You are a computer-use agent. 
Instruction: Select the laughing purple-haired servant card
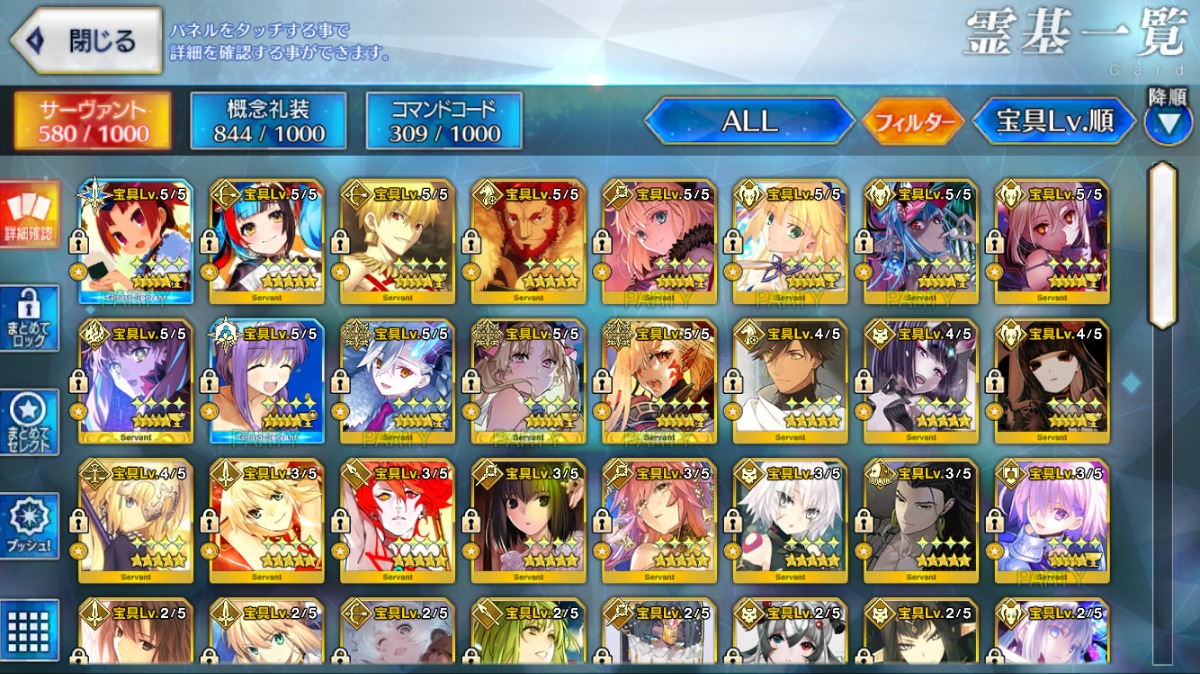click(x=266, y=382)
